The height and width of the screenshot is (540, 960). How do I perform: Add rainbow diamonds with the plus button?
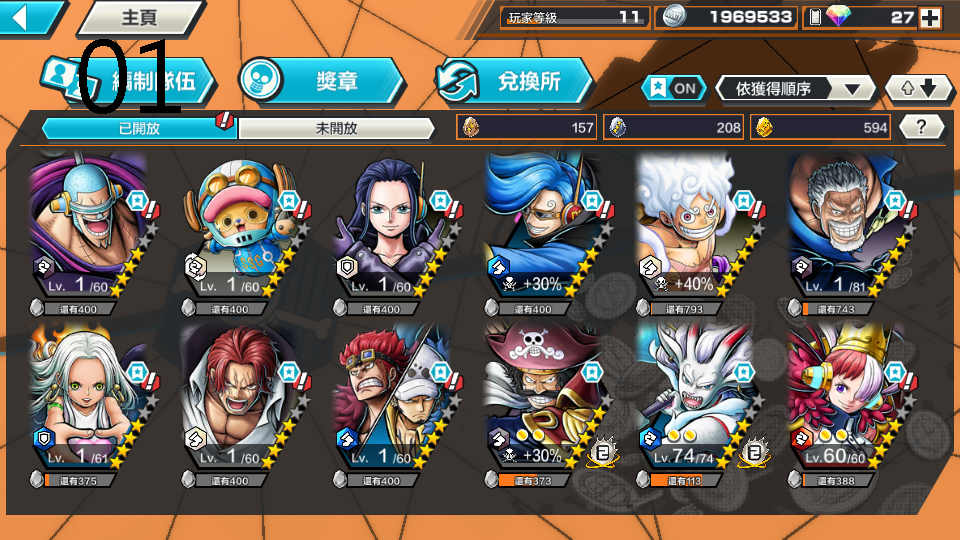click(x=929, y=17)
